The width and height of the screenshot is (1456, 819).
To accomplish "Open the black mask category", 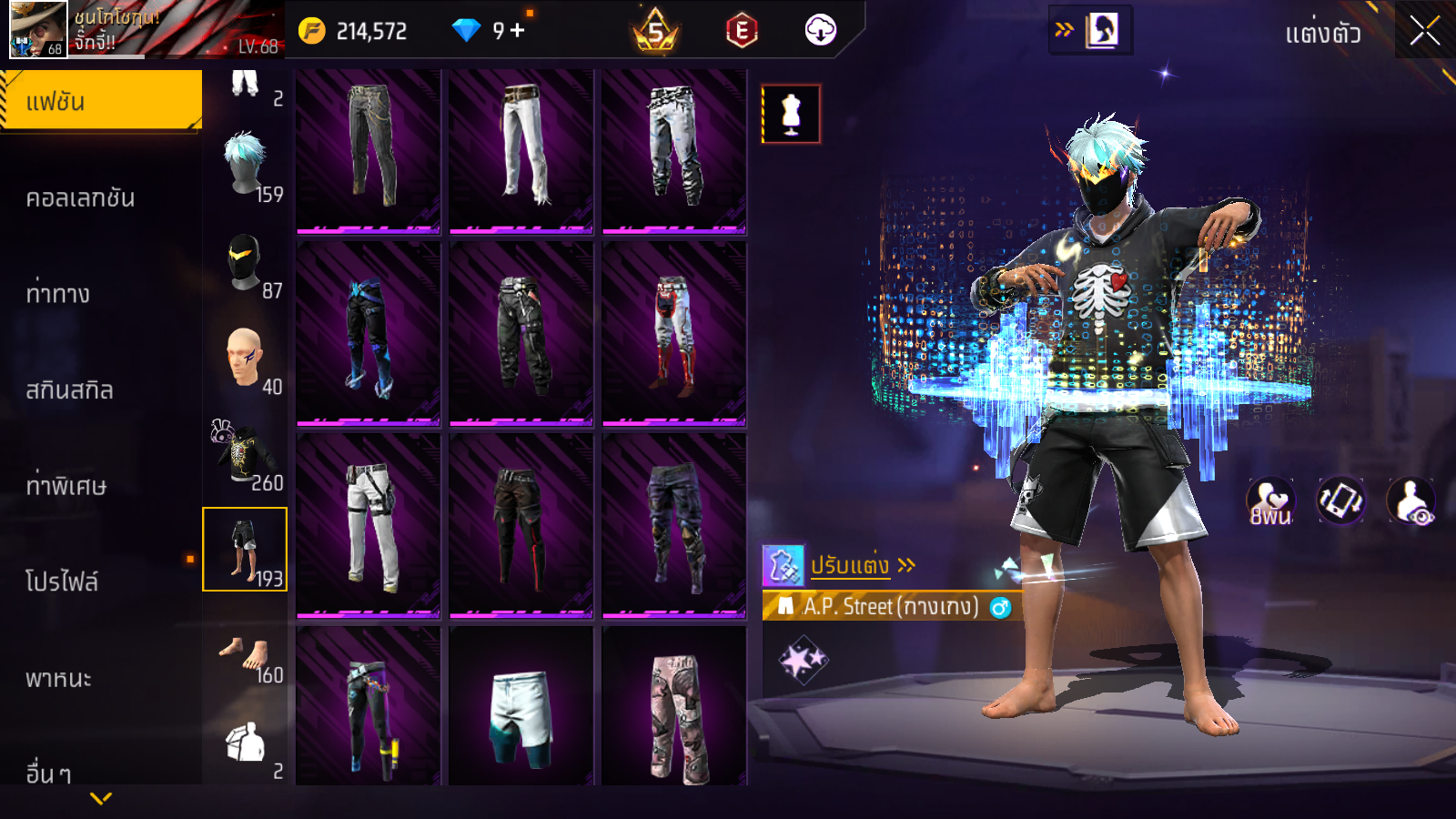I will 246,263.
